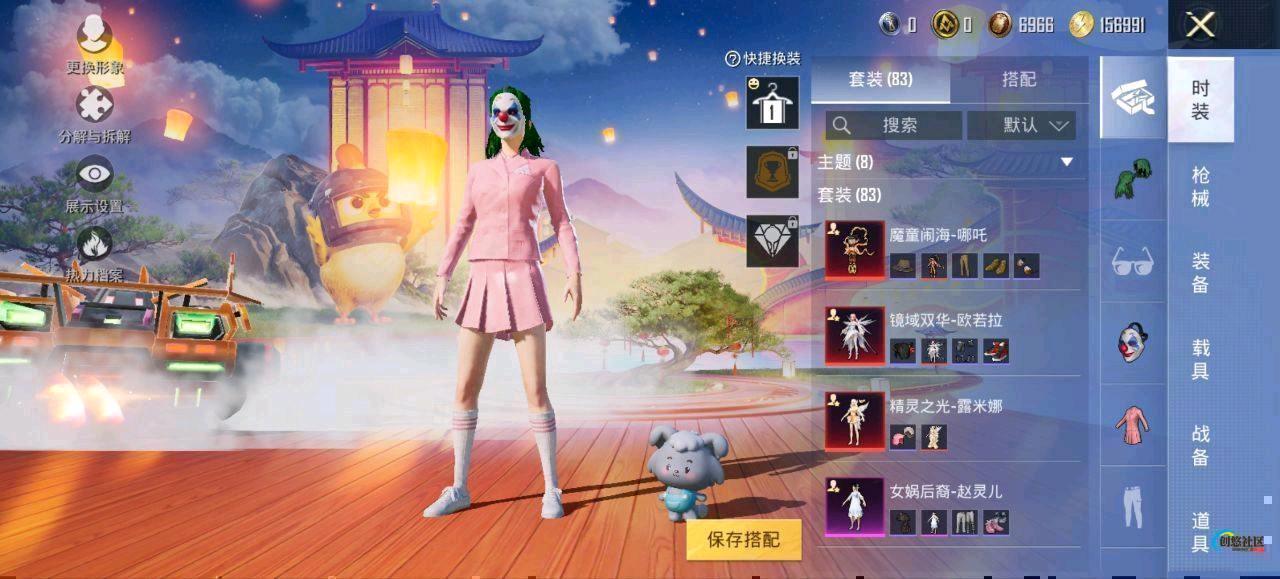Select the 套装 (83) tab

tap(880, 80)
